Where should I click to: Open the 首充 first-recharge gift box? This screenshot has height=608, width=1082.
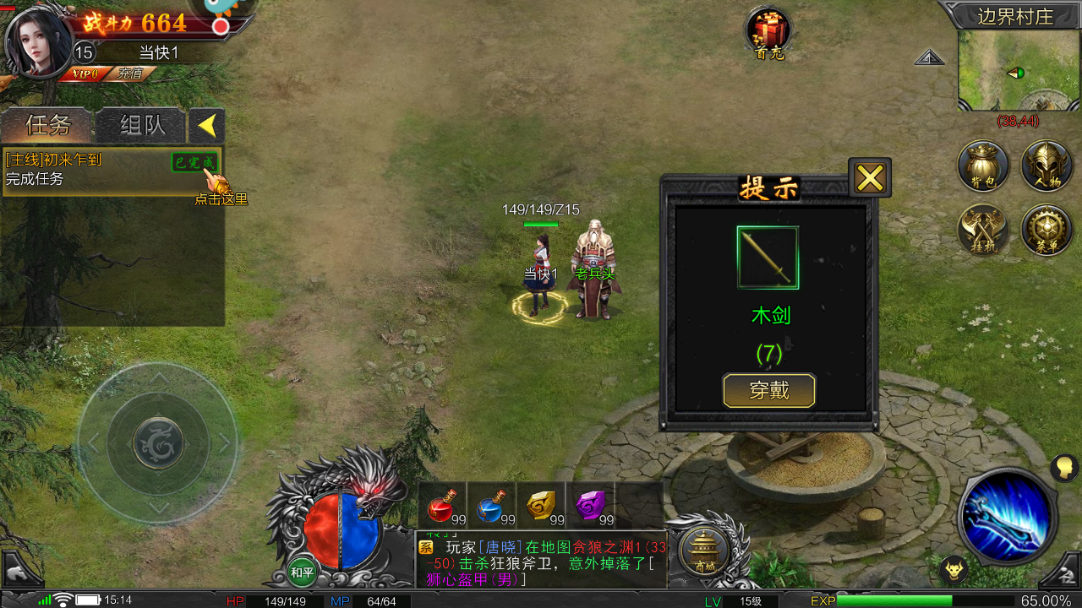click(769, 32)
